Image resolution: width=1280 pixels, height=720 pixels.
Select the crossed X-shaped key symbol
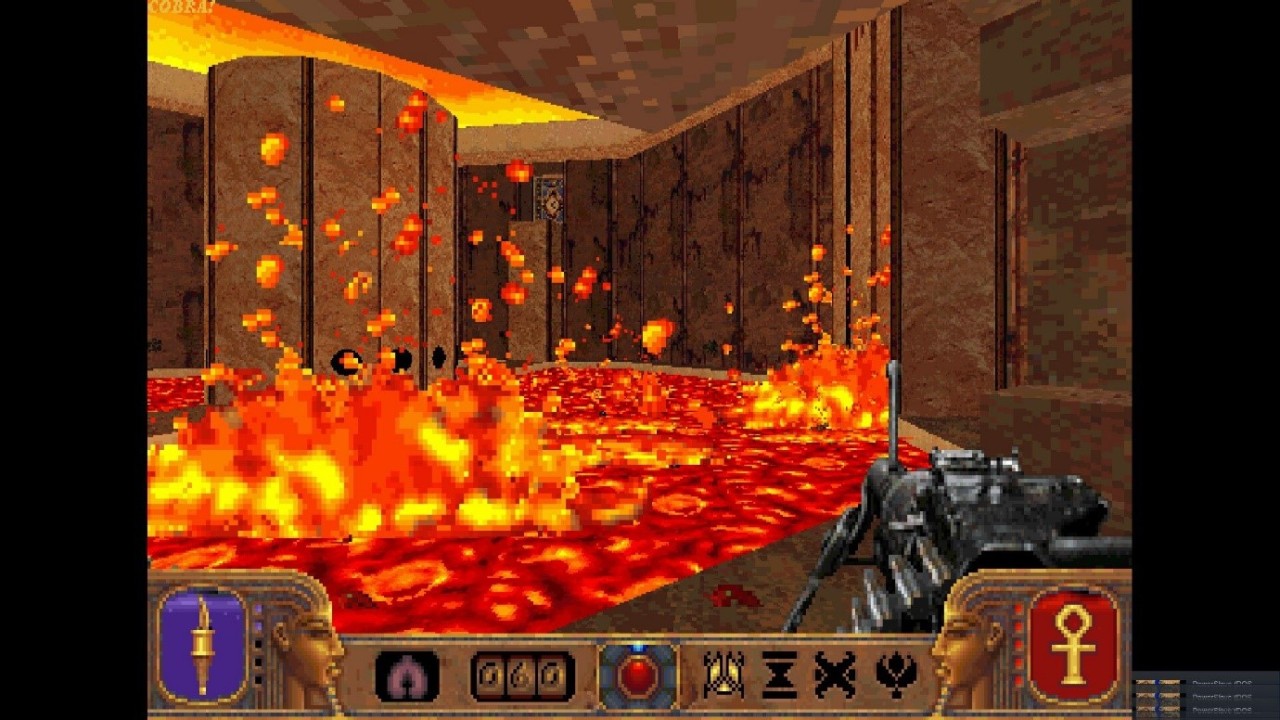(835, 675)
